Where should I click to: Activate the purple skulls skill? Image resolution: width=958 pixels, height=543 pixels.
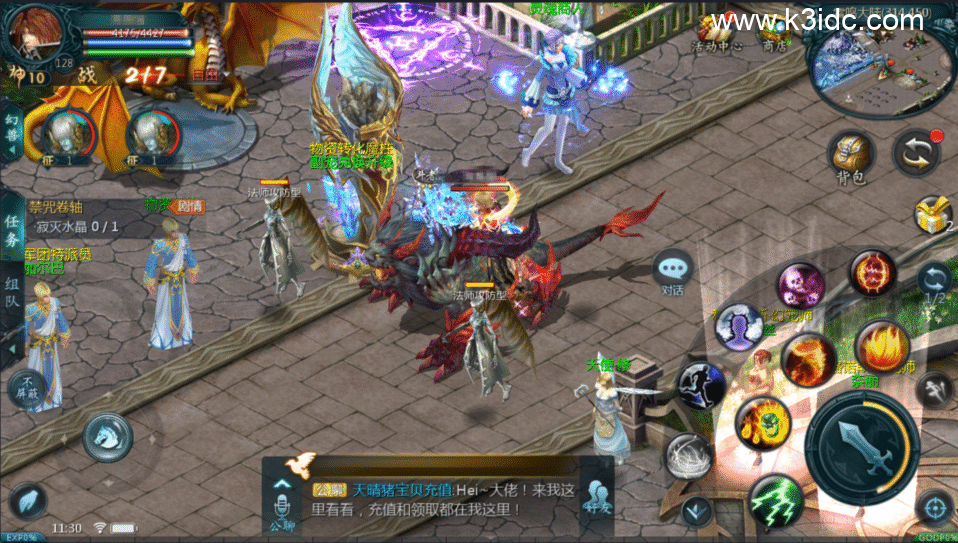pos(801,286)
